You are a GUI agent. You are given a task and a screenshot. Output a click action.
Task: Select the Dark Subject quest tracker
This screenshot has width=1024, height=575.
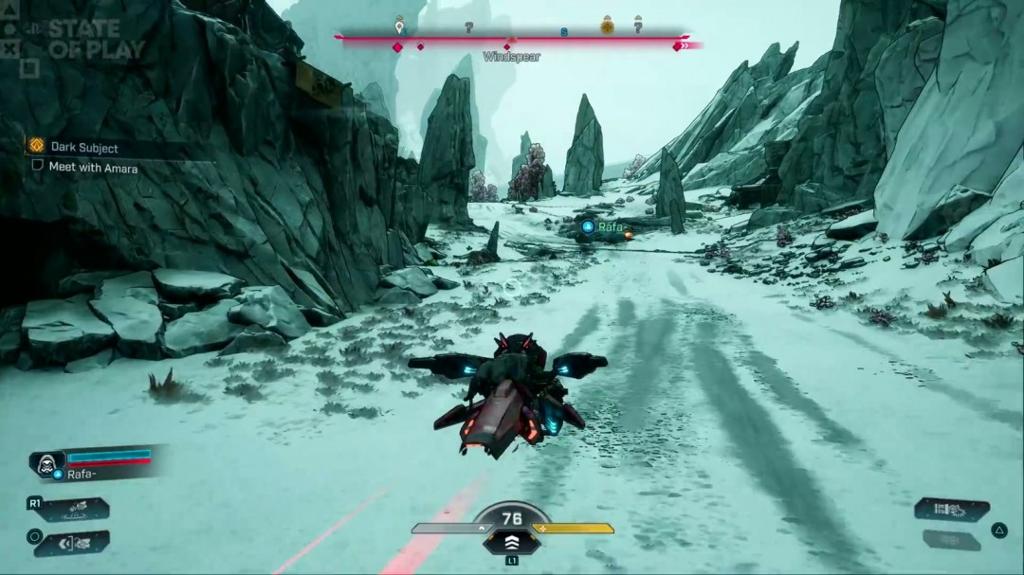pyautogui.click(x=84, y=146)
